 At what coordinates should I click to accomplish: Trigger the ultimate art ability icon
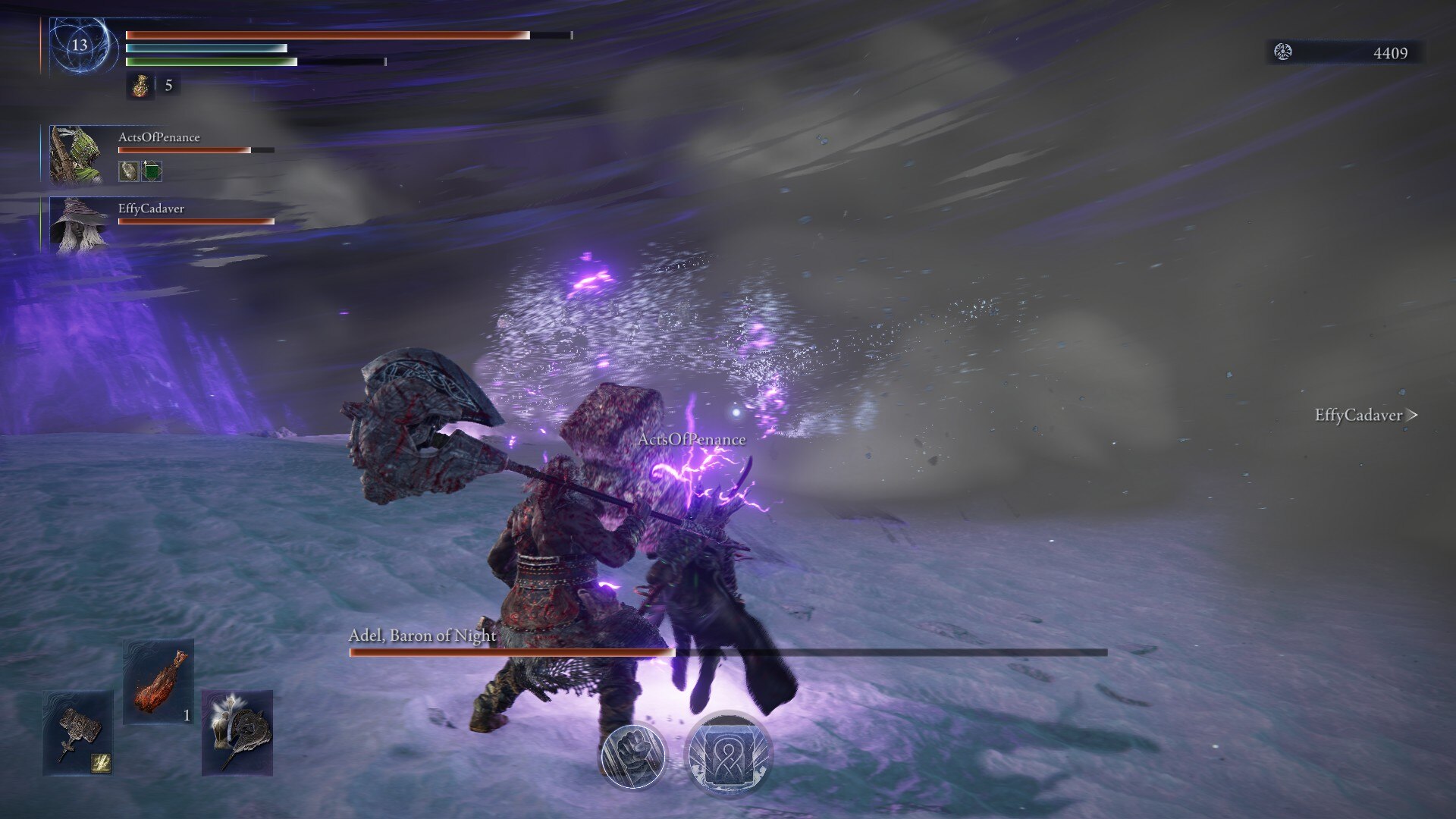click(728, 754)
